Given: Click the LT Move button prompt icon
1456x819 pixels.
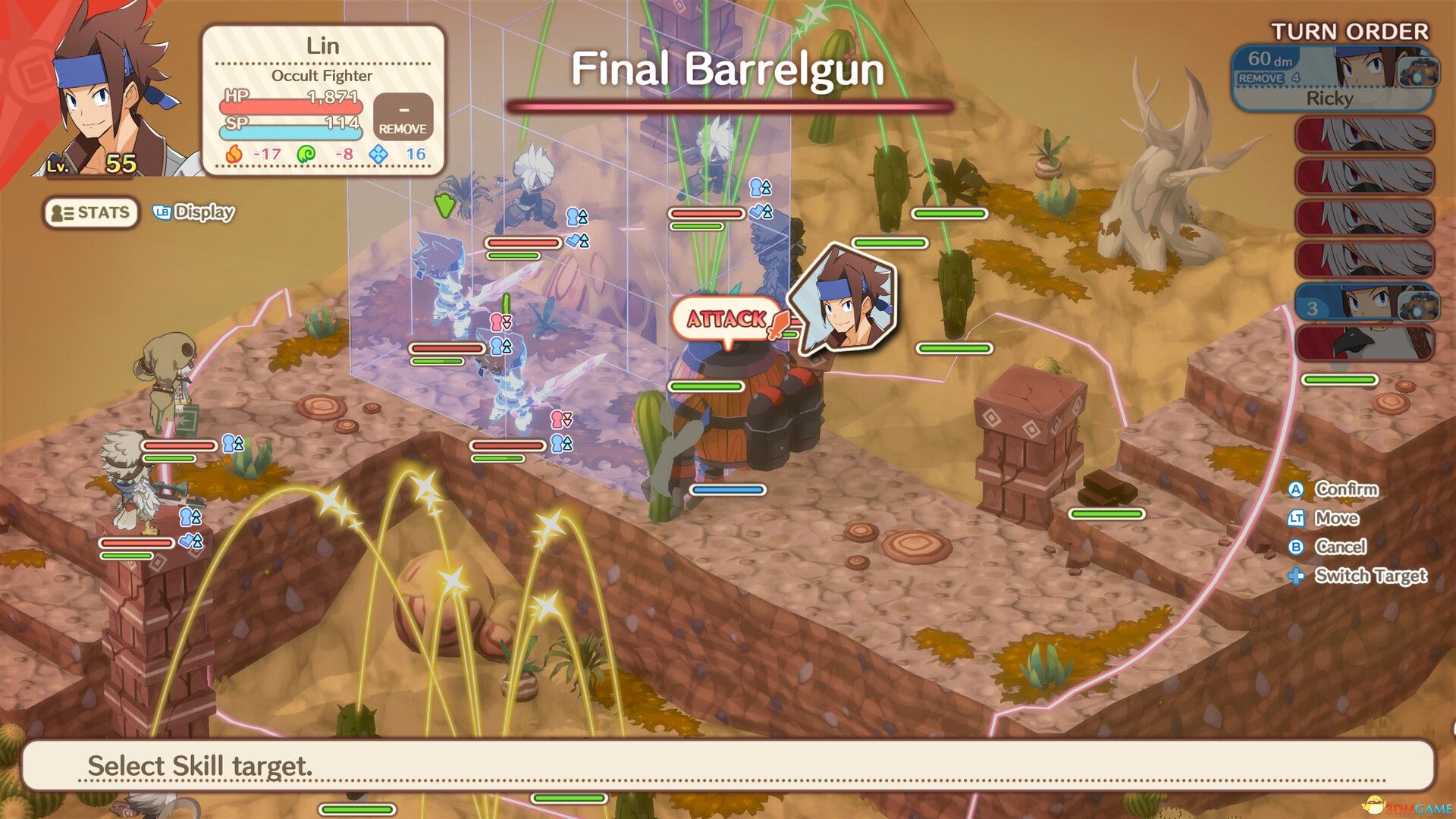Looking at the screenshot, I should [1298, 519].
